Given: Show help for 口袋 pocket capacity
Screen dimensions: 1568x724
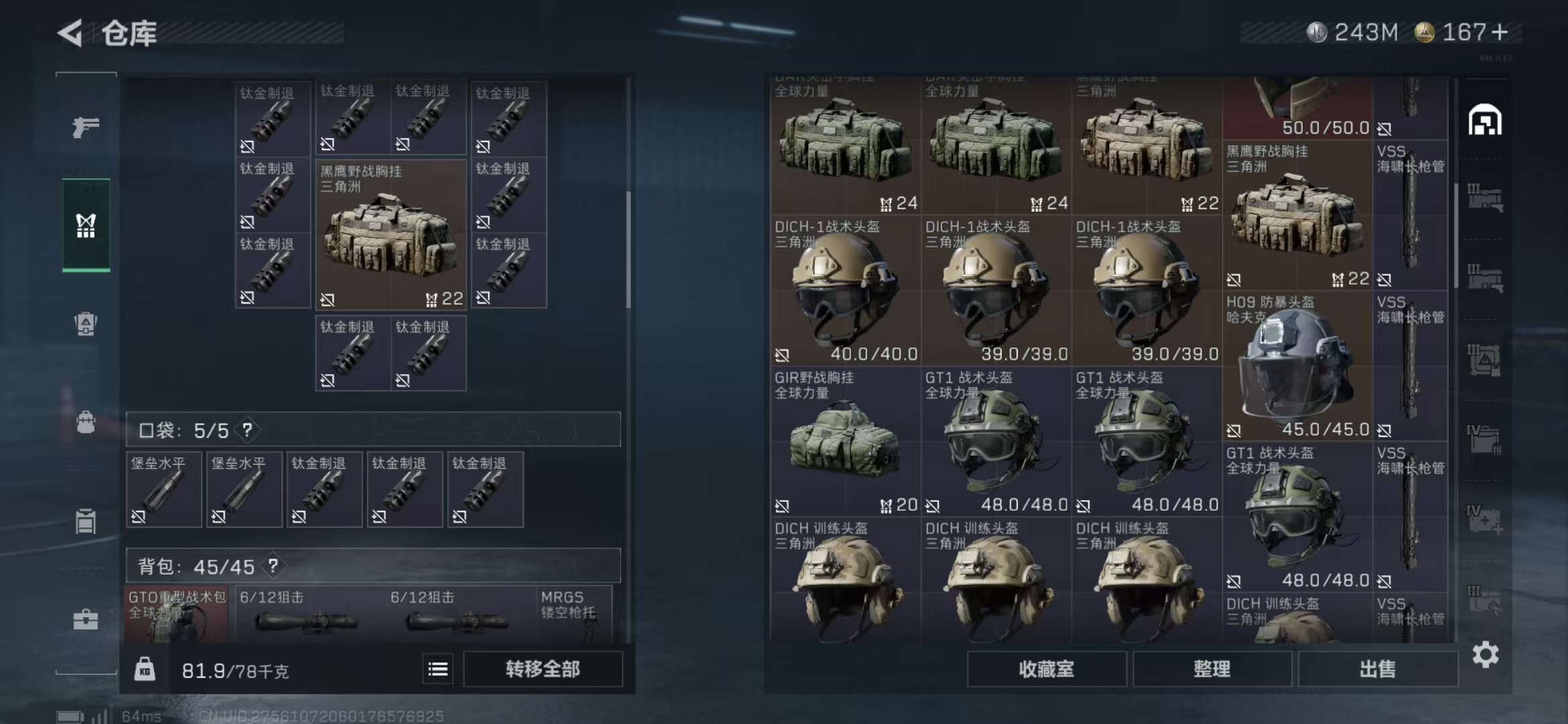Looking at the screenshot, I should click(247, 430).
